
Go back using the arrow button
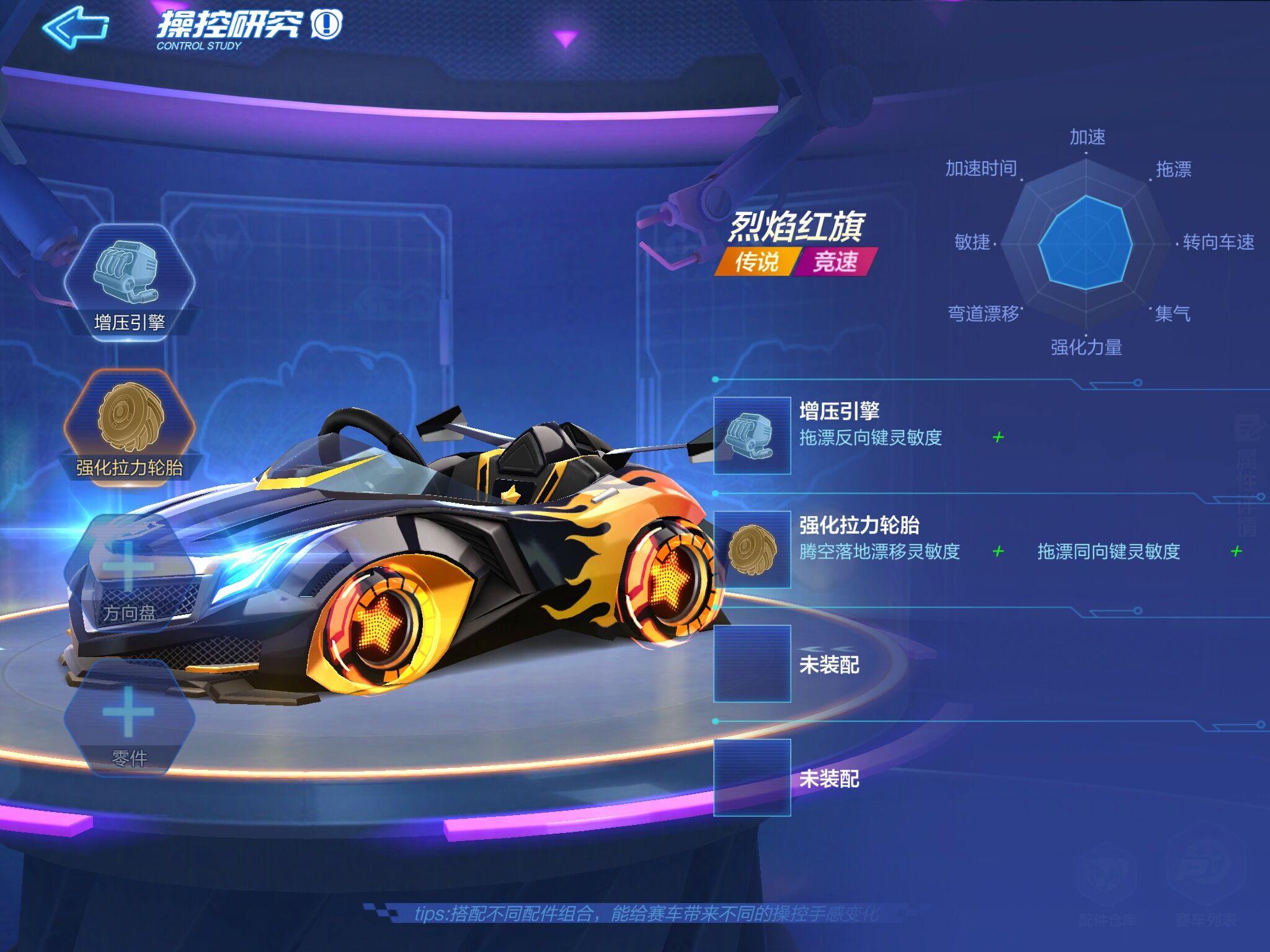(74, 27)
